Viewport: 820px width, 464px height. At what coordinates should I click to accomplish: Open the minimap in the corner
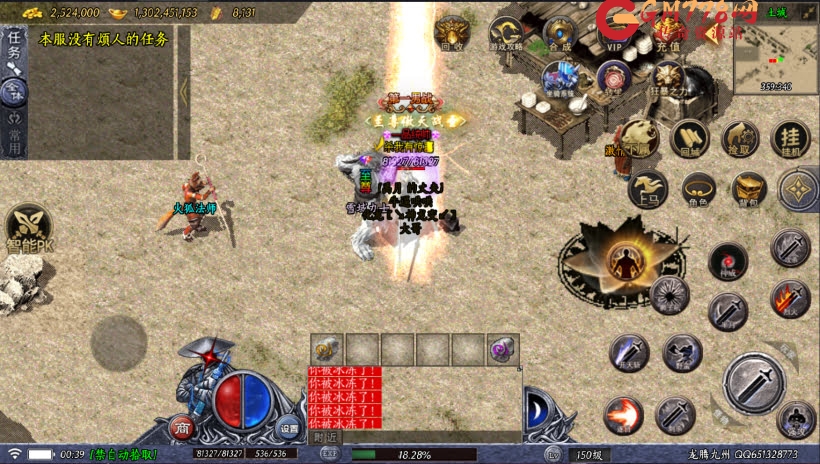[775, 50]
